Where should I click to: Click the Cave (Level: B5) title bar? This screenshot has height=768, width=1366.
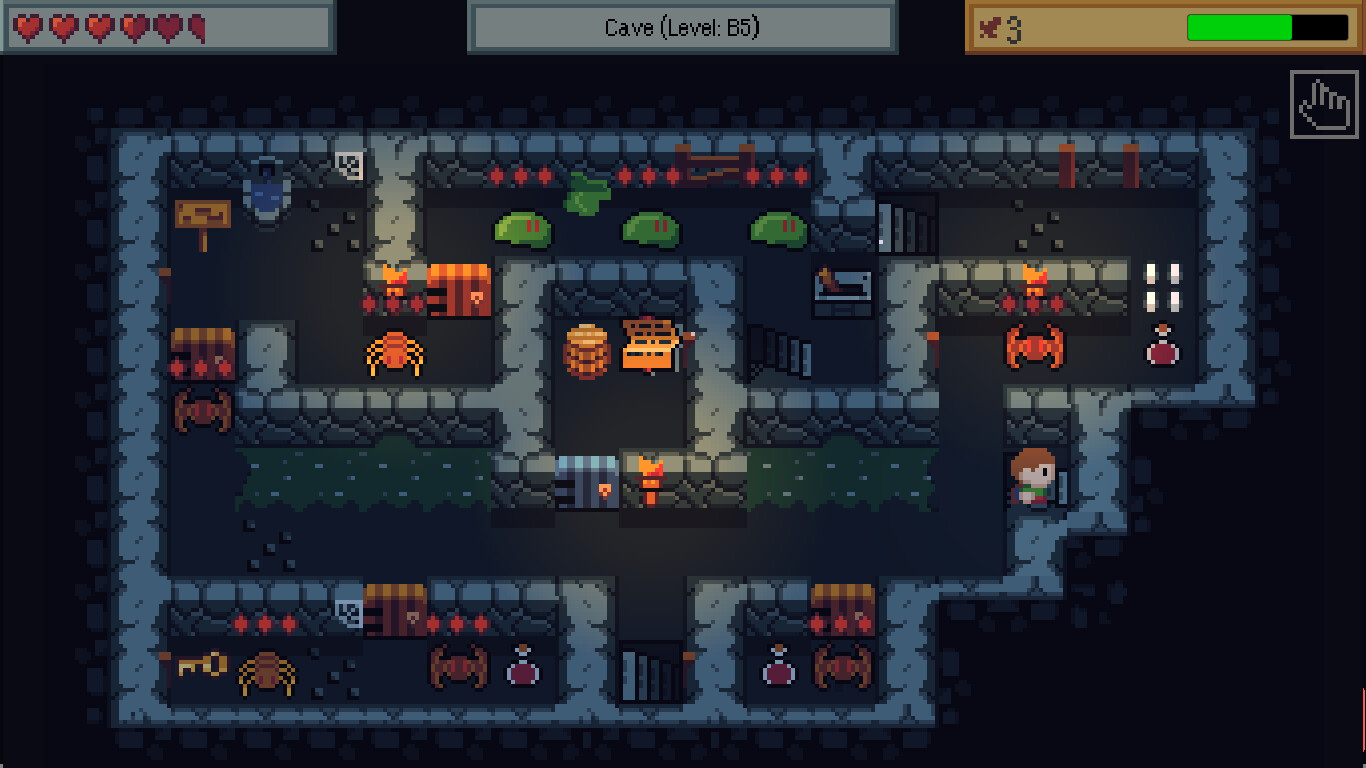click(682, 29)
